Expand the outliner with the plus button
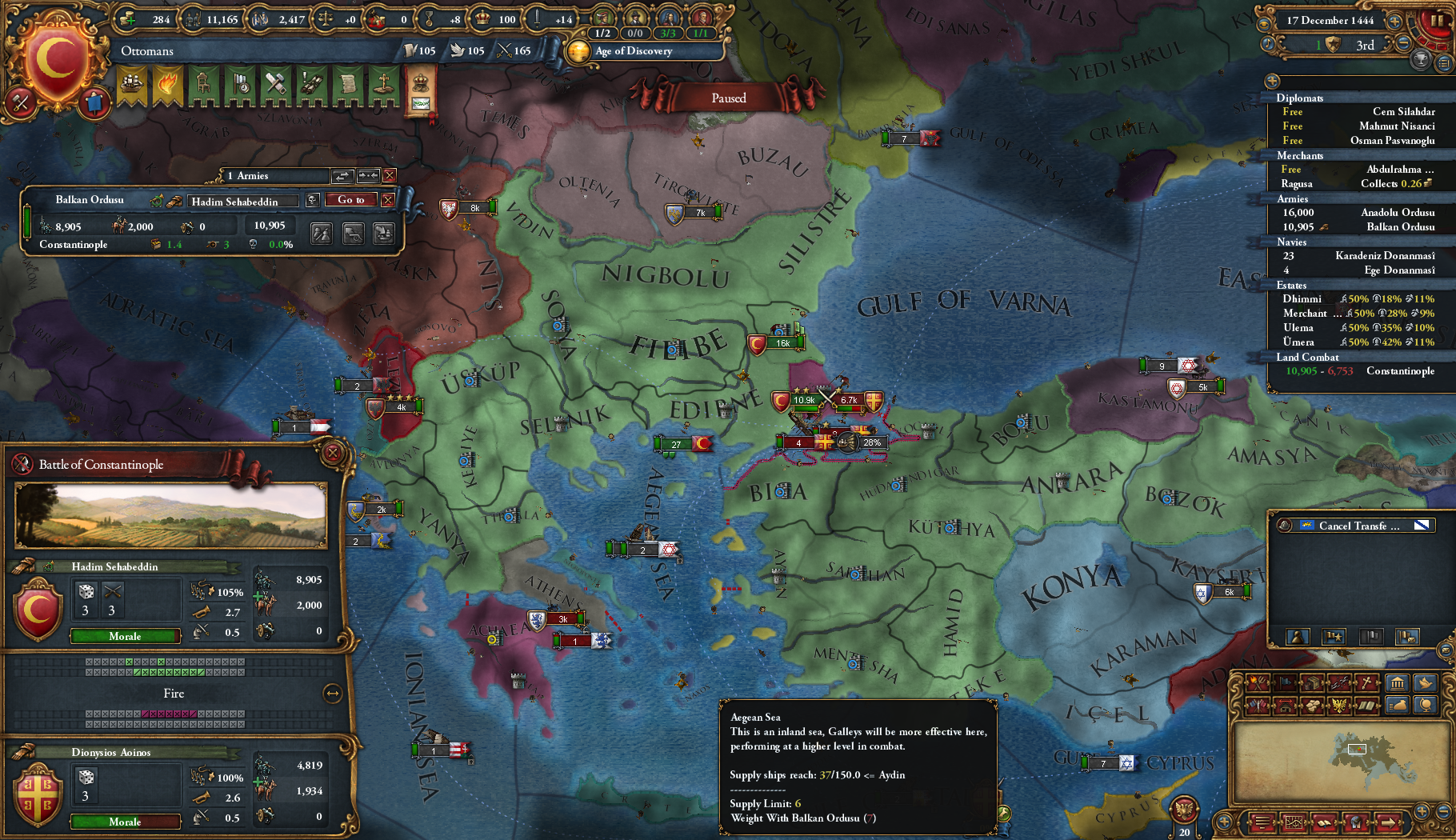The width and height of the screenshot is (1456, 840). pyautogui.click(x=1272, y=81)
